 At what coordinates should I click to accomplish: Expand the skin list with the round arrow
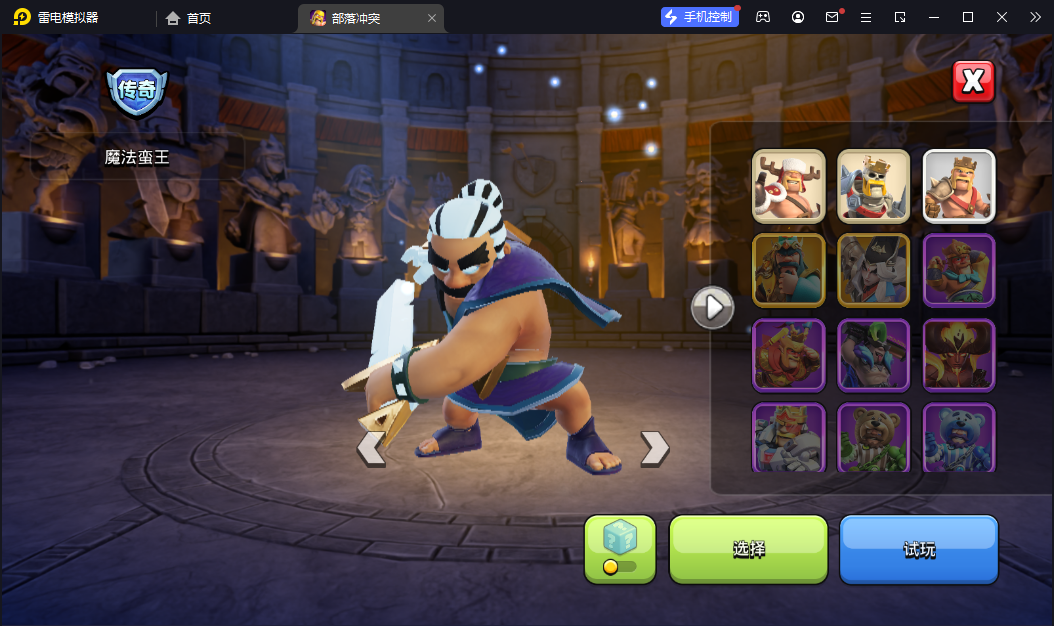point(713,308)
